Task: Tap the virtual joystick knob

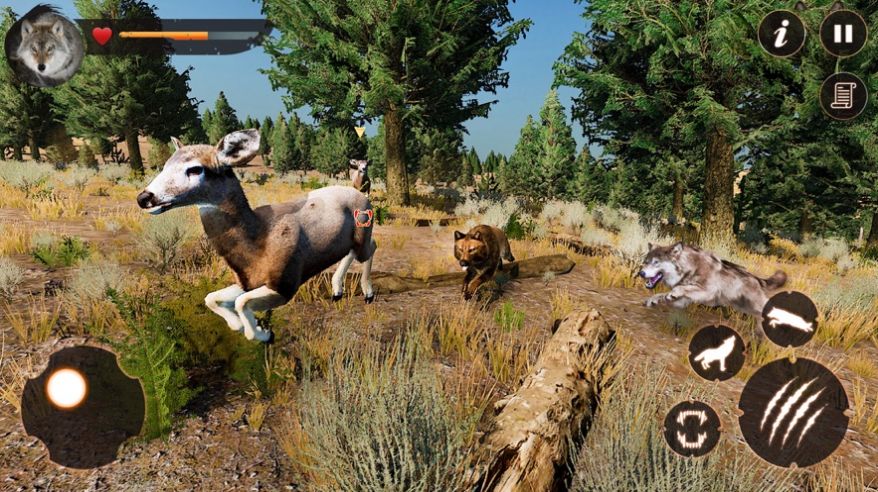Action: pyautogui.click(x=67, y=389)
